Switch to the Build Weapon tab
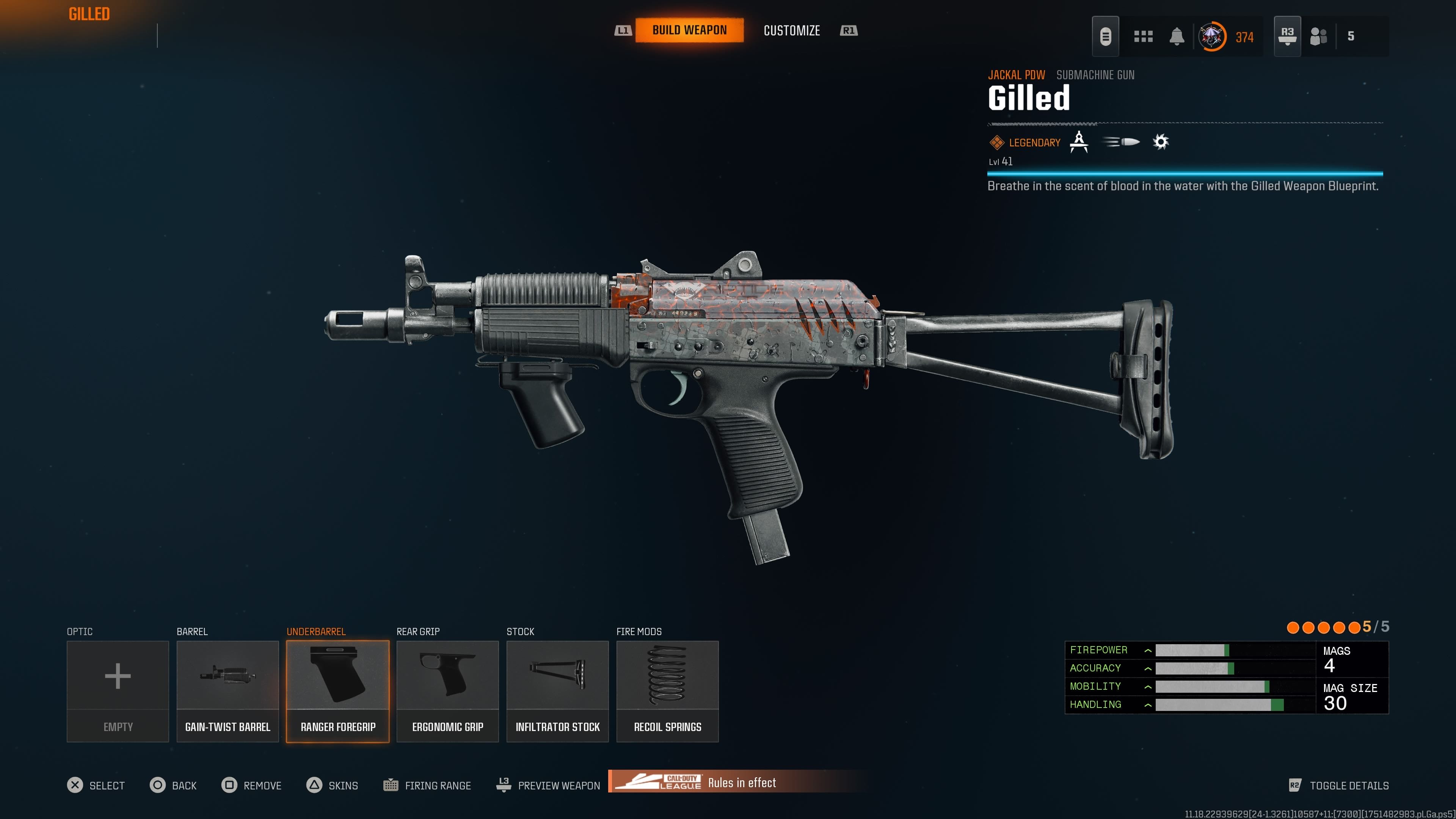 pyautogui.click(x=689, y=30)
